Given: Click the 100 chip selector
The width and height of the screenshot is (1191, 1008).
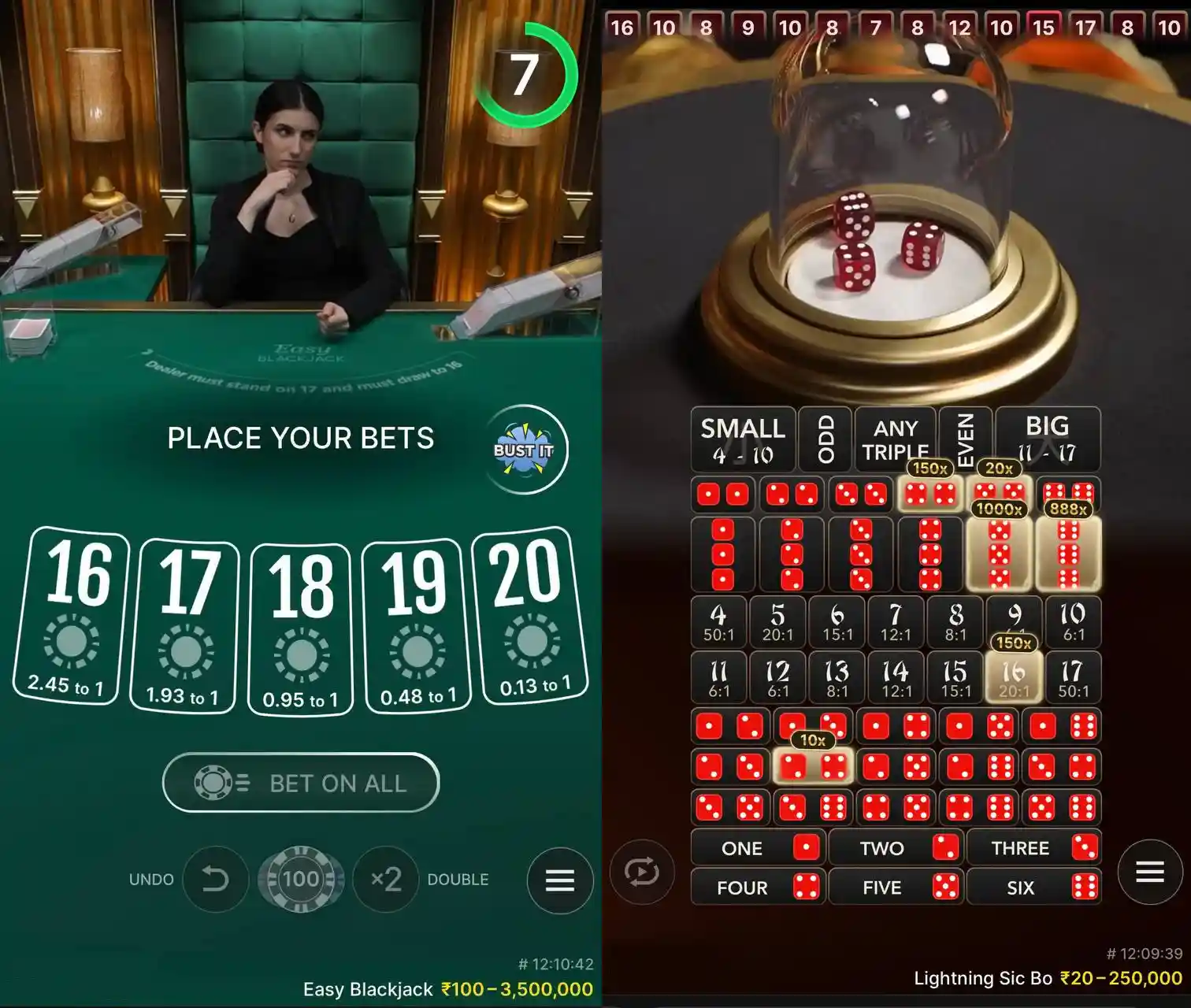Looking at the screenshot, I should point(302,880).
